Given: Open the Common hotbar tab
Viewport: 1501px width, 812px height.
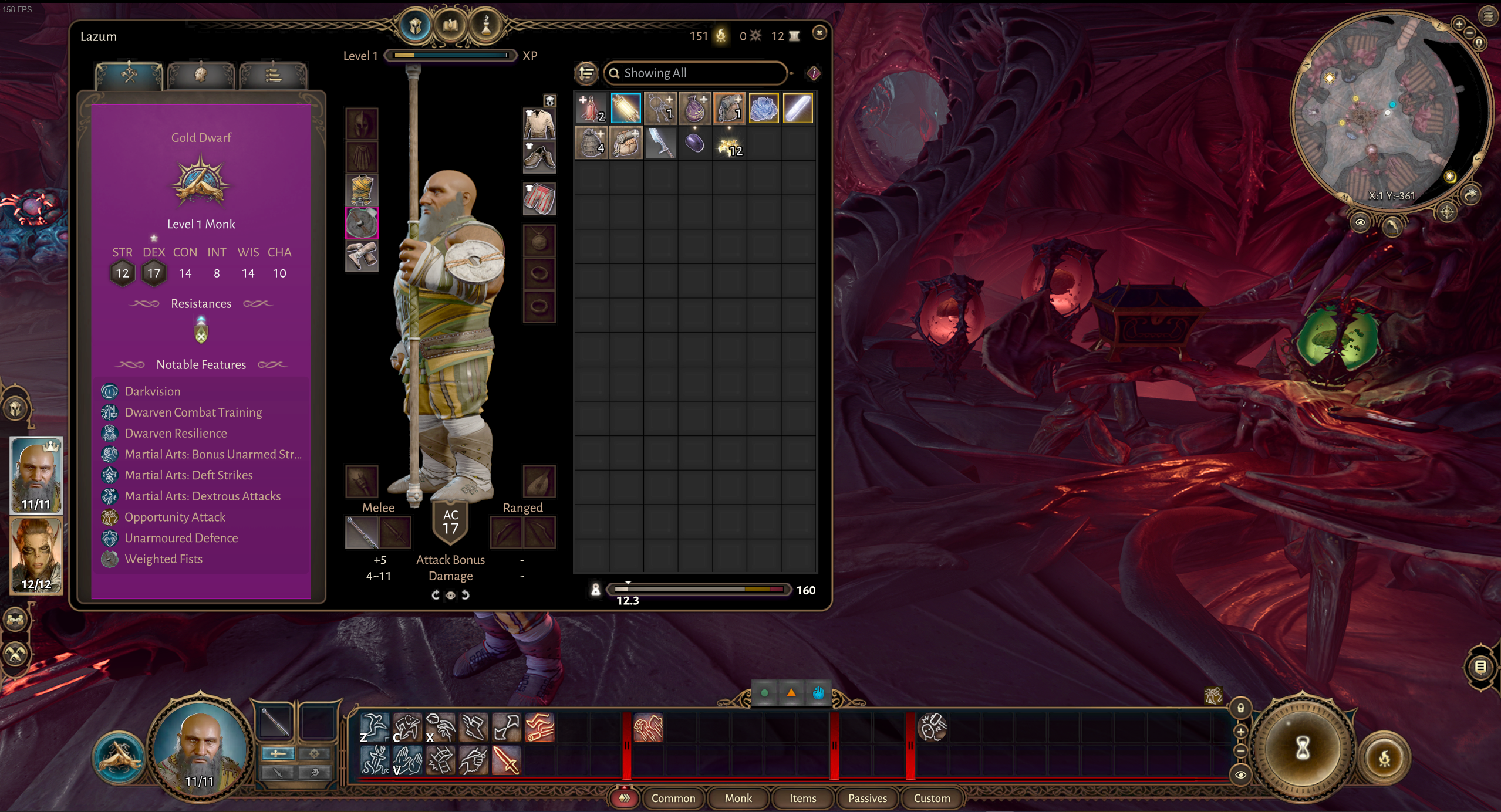Looking at the screenshot, I should tap(673, 798).
